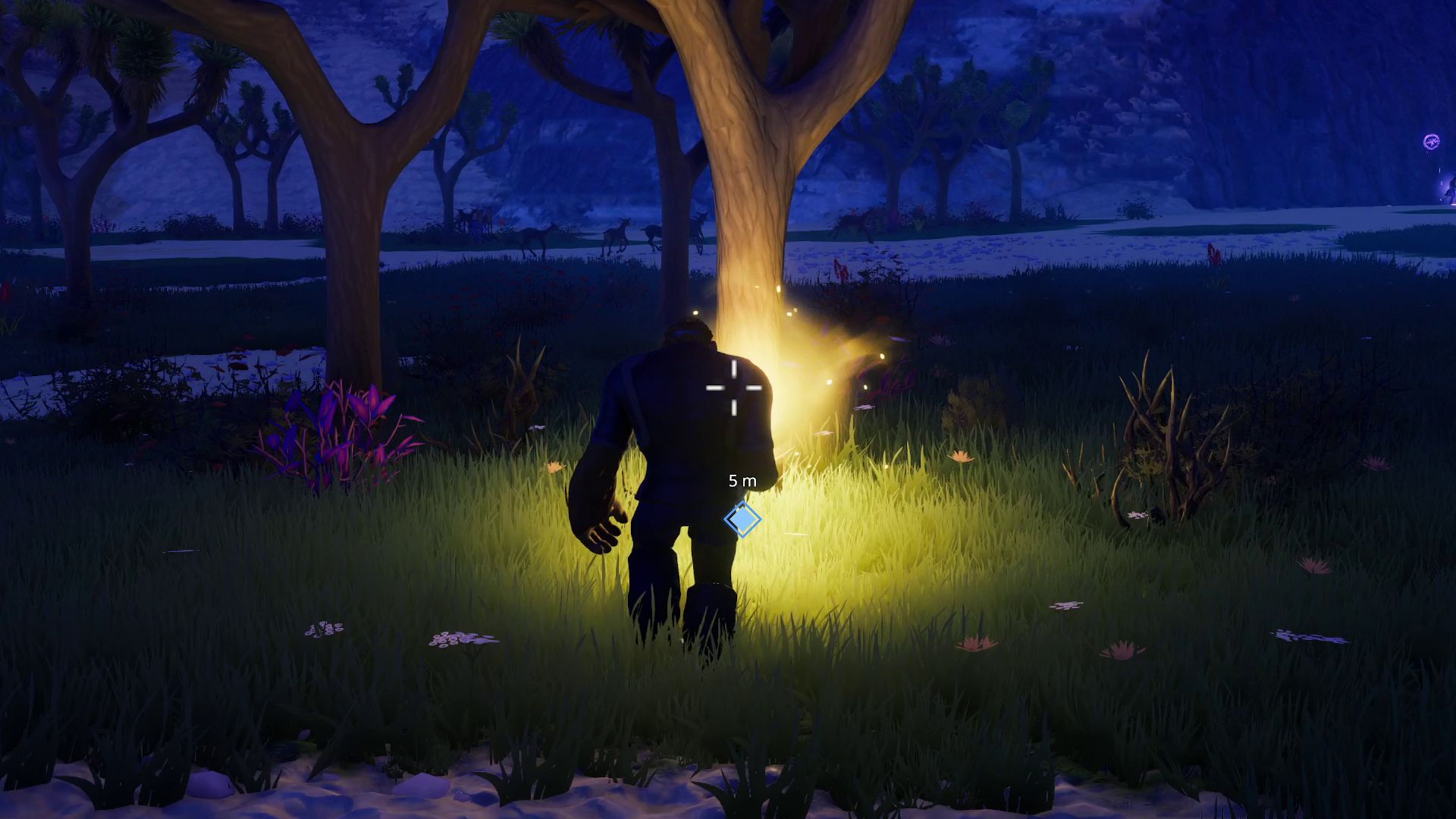Click the red plants near the water
Viewport: 1456px width, 819px height.
838,269
